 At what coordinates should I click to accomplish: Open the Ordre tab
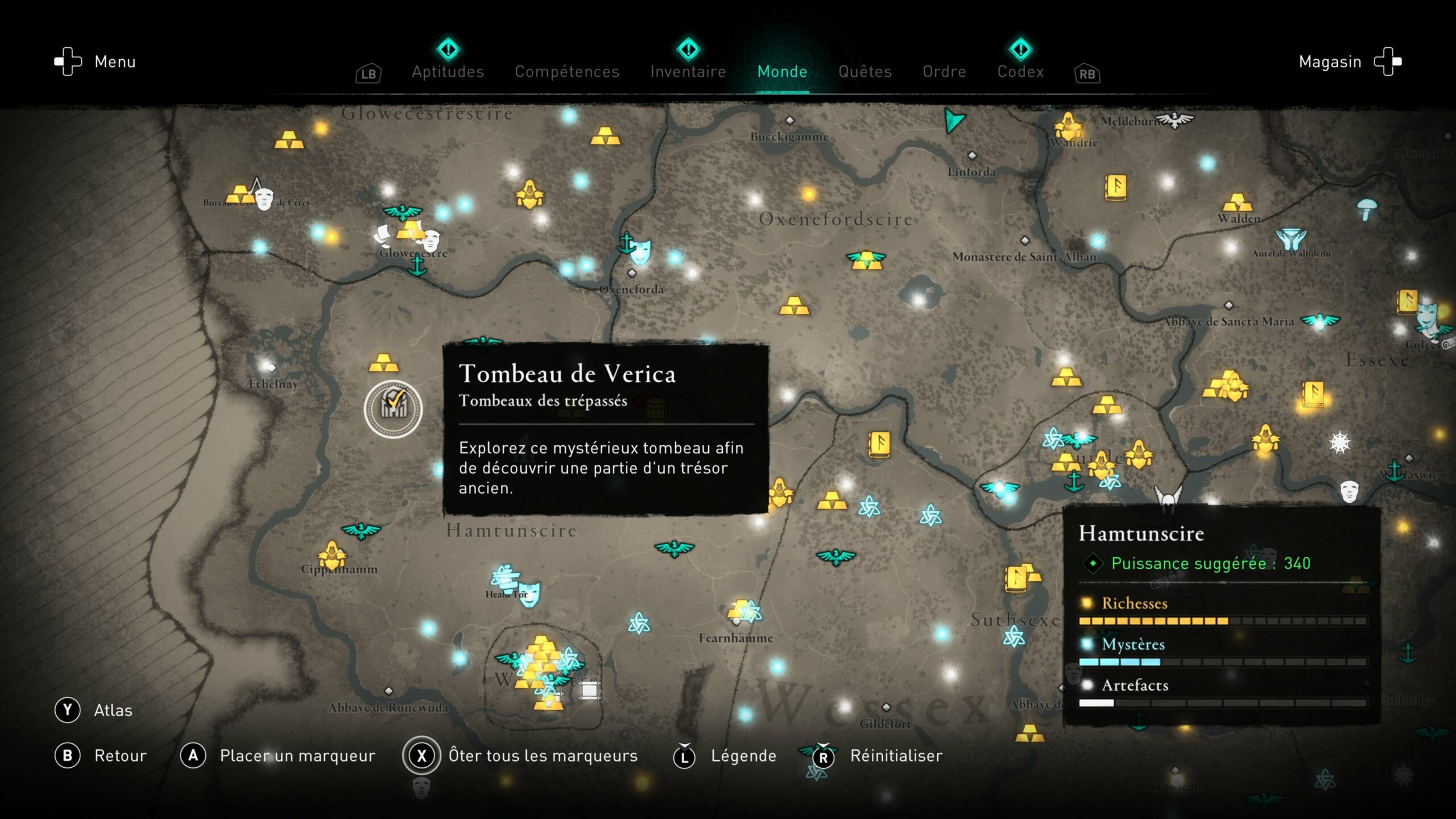[944, 72]
